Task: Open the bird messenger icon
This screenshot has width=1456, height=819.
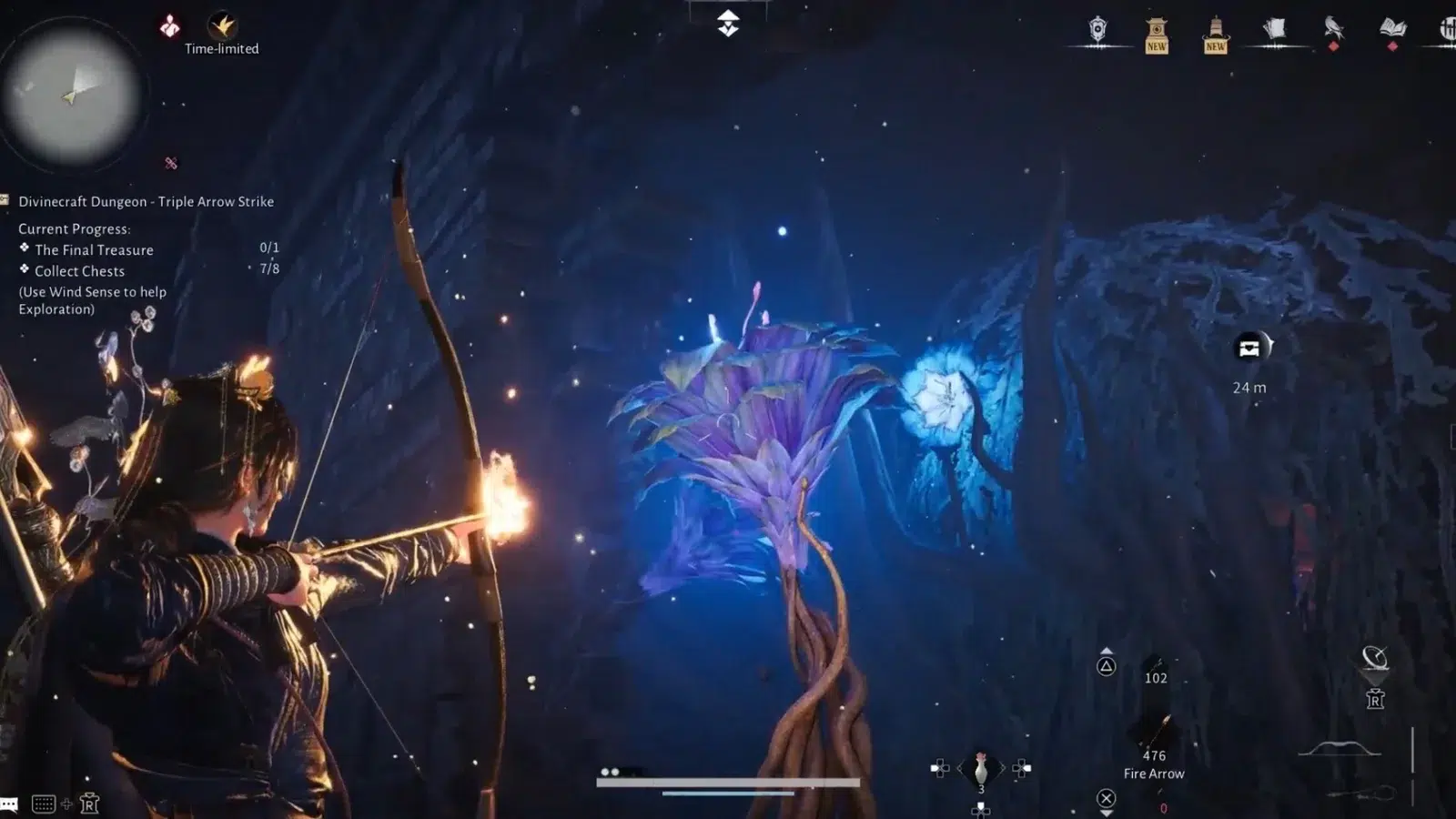Action: [x=1333, y=28]
